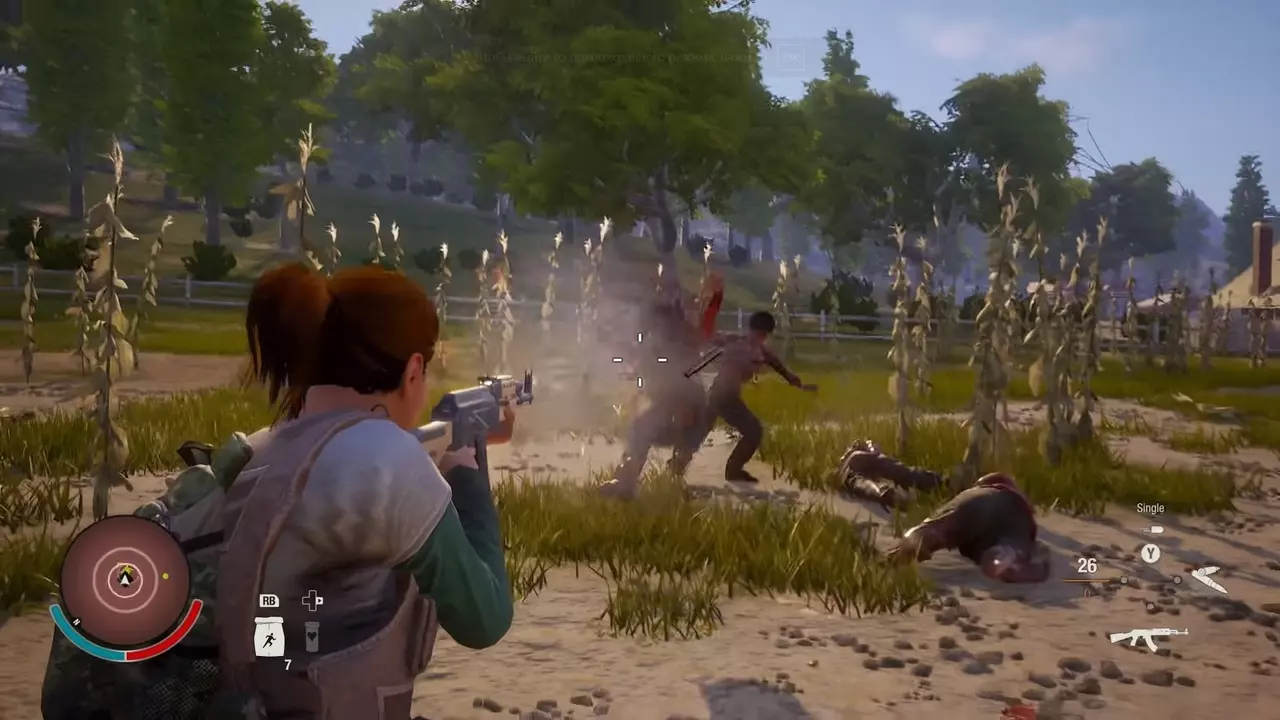Select the AK-47 rifle icon
Screen dimensions: 1280x720
coord(1149,638)
